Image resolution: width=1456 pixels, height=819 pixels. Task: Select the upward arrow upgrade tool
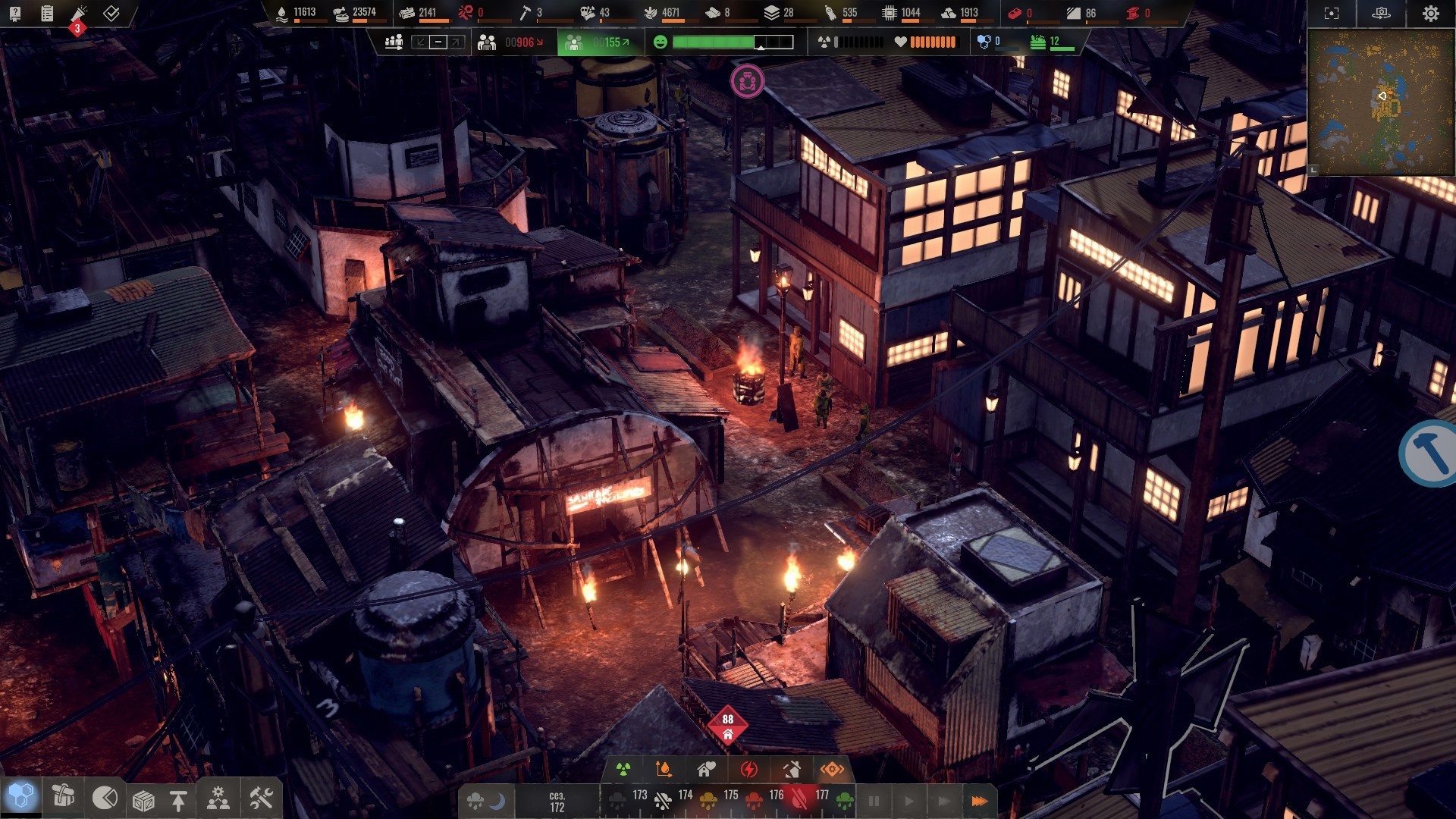[x=178, y=800]
